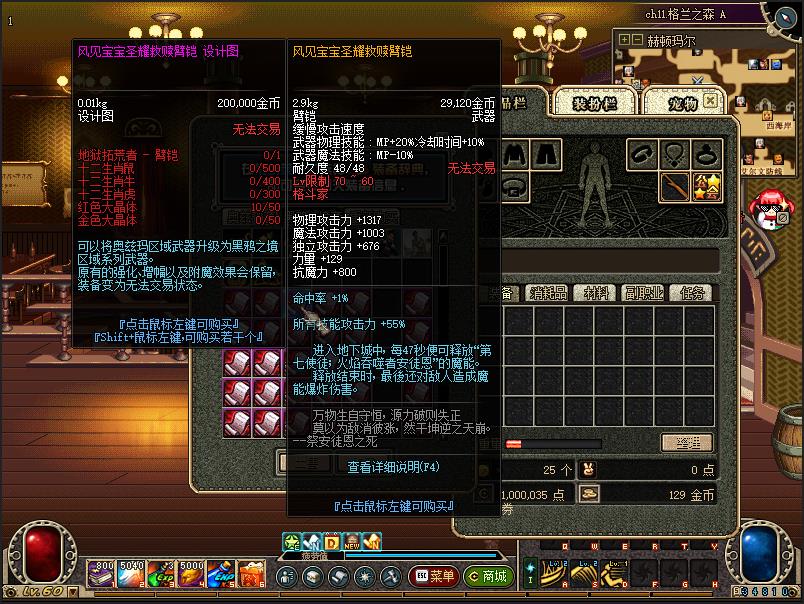Use the red gift box hotbar item

tap(252, 573)
